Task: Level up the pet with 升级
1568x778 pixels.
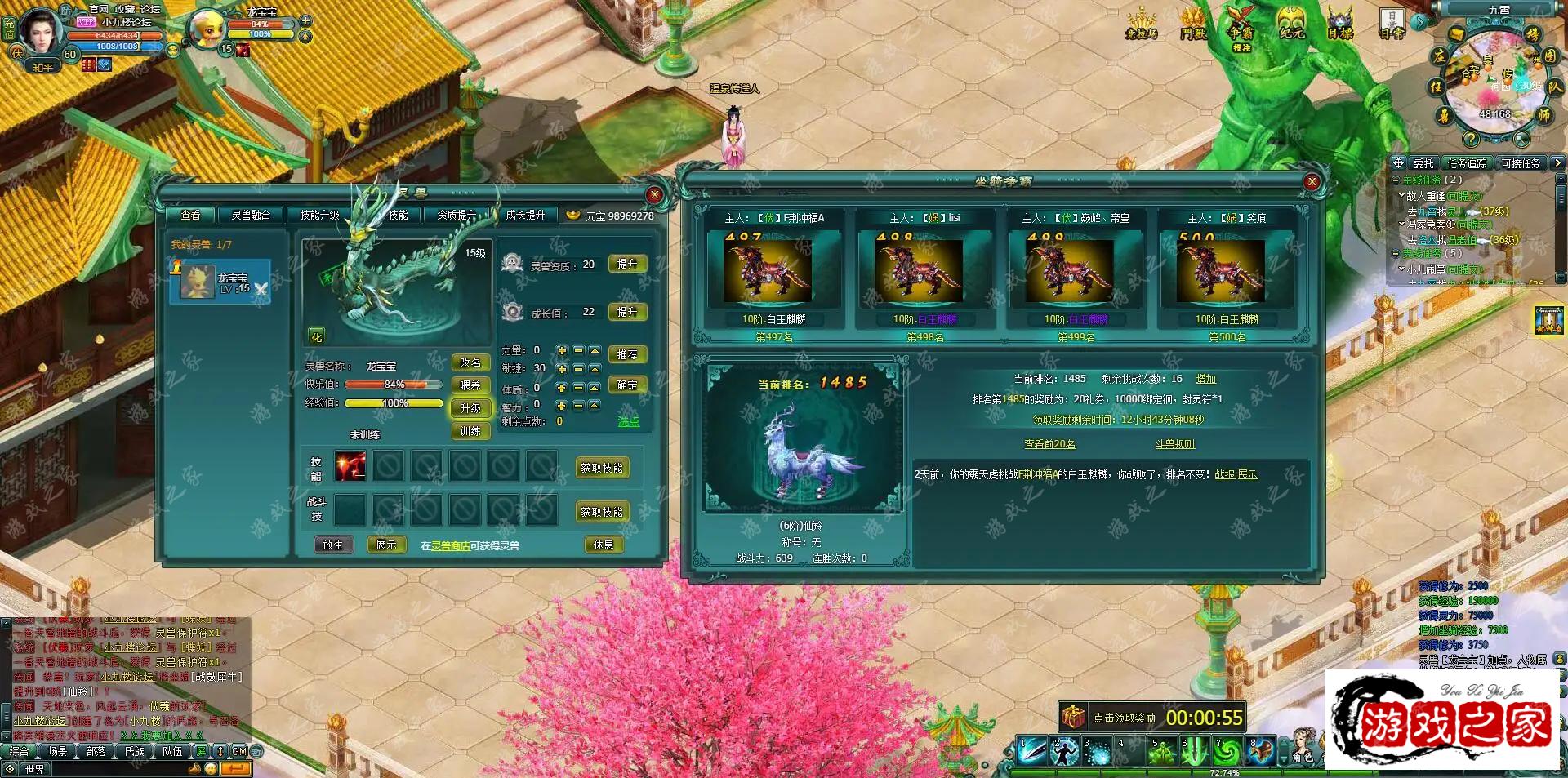Action: point(470,408)
